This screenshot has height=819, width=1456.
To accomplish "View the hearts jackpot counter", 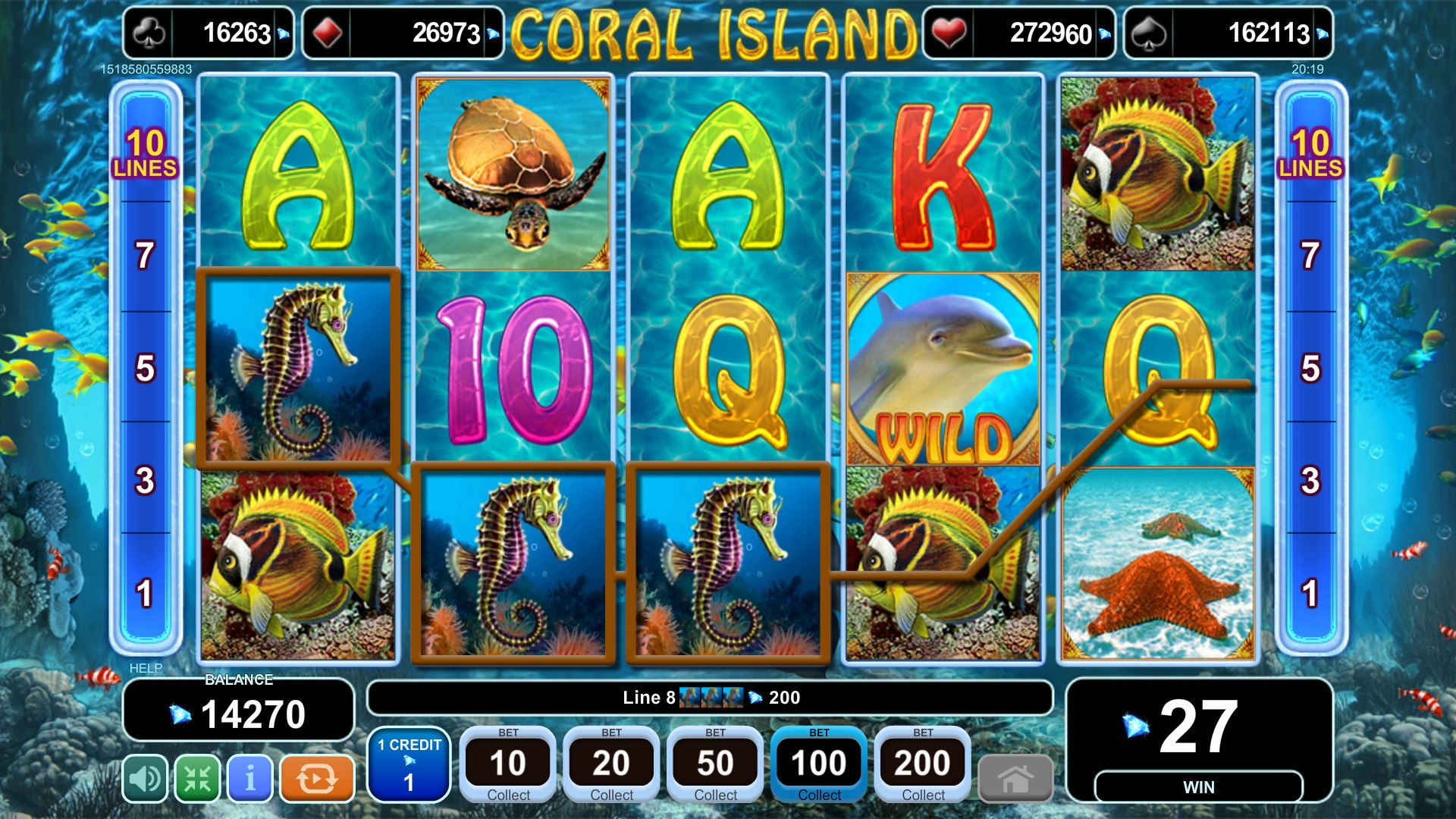I will [x=1019, y=33].
